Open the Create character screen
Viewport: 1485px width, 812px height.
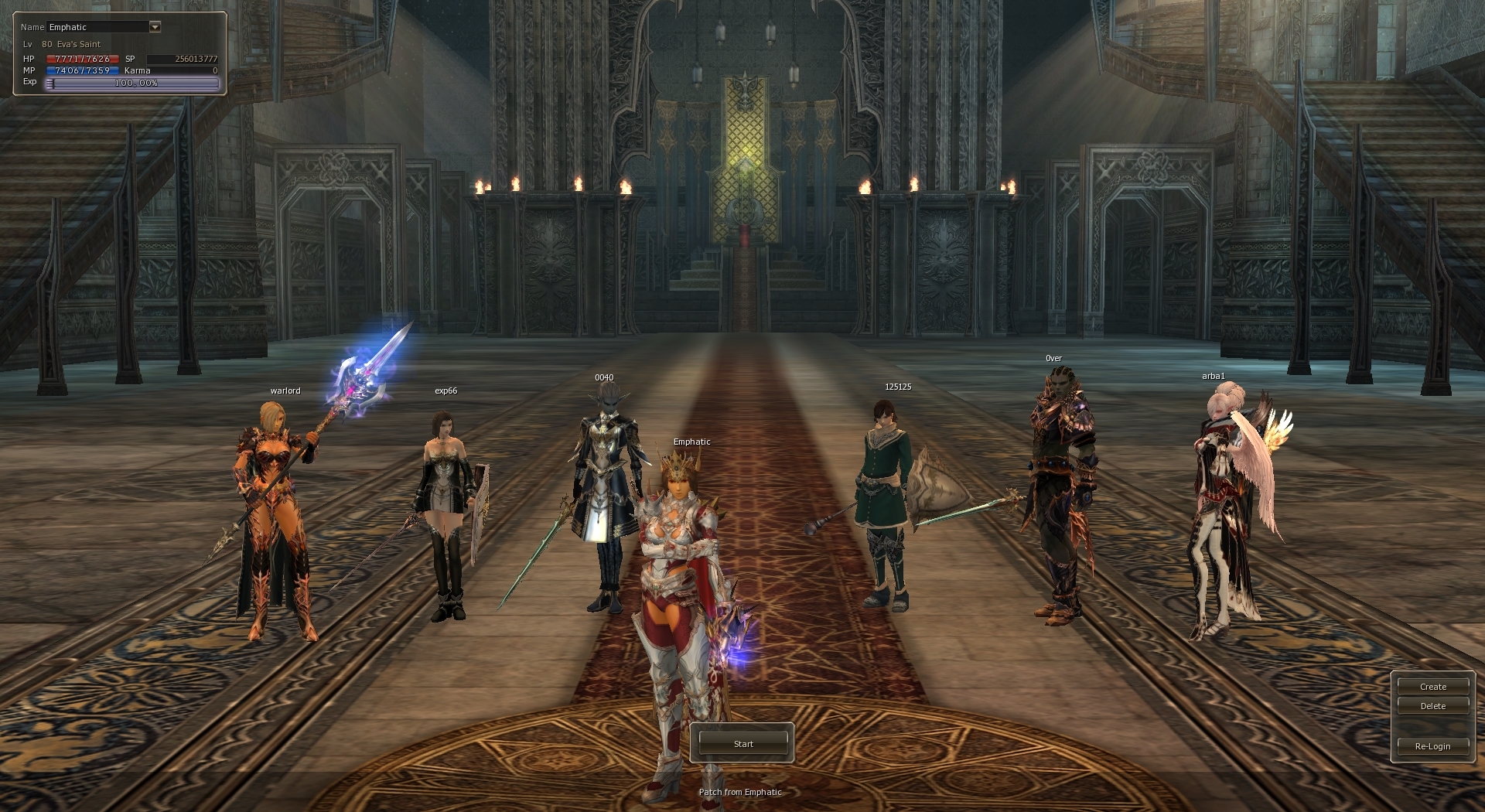tap(1432, 687)
